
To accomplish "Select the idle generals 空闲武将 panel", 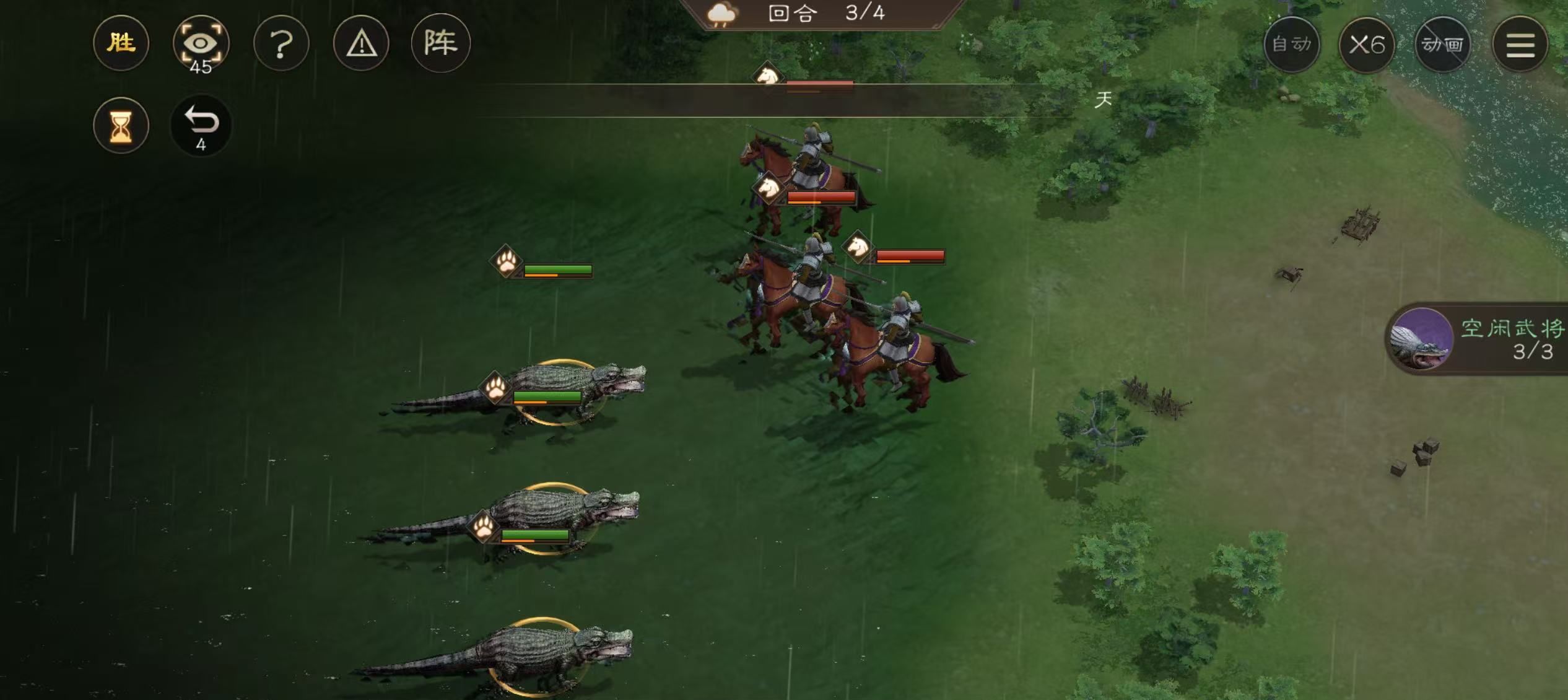I will (1480, 339).
